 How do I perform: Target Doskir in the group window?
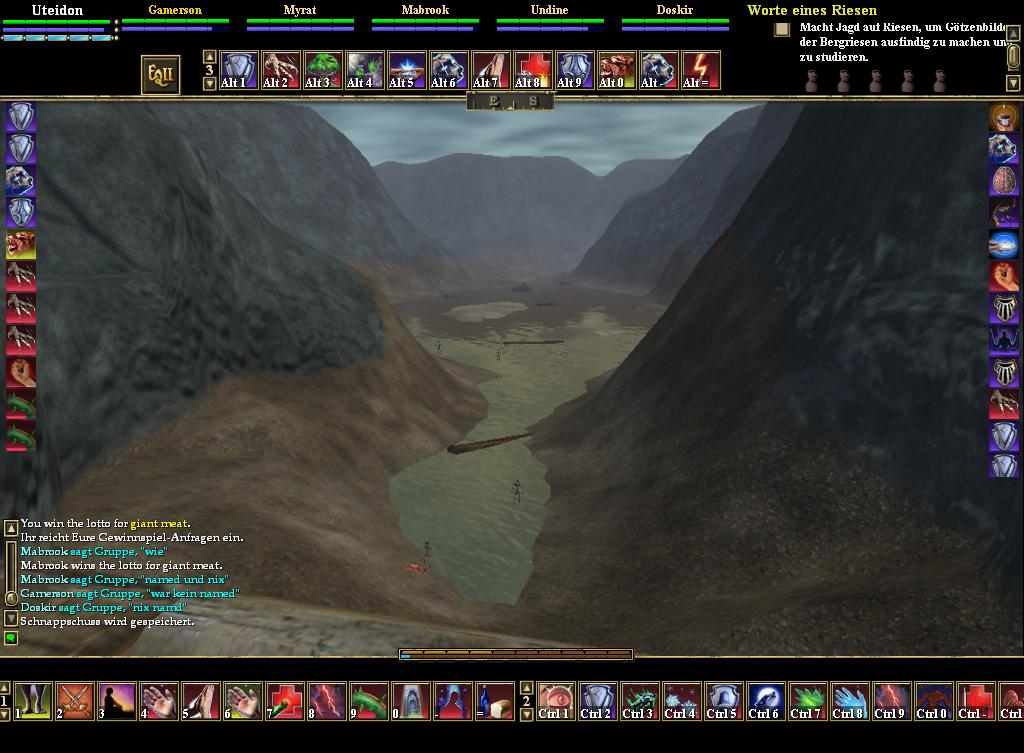click(x=674, y=10)
